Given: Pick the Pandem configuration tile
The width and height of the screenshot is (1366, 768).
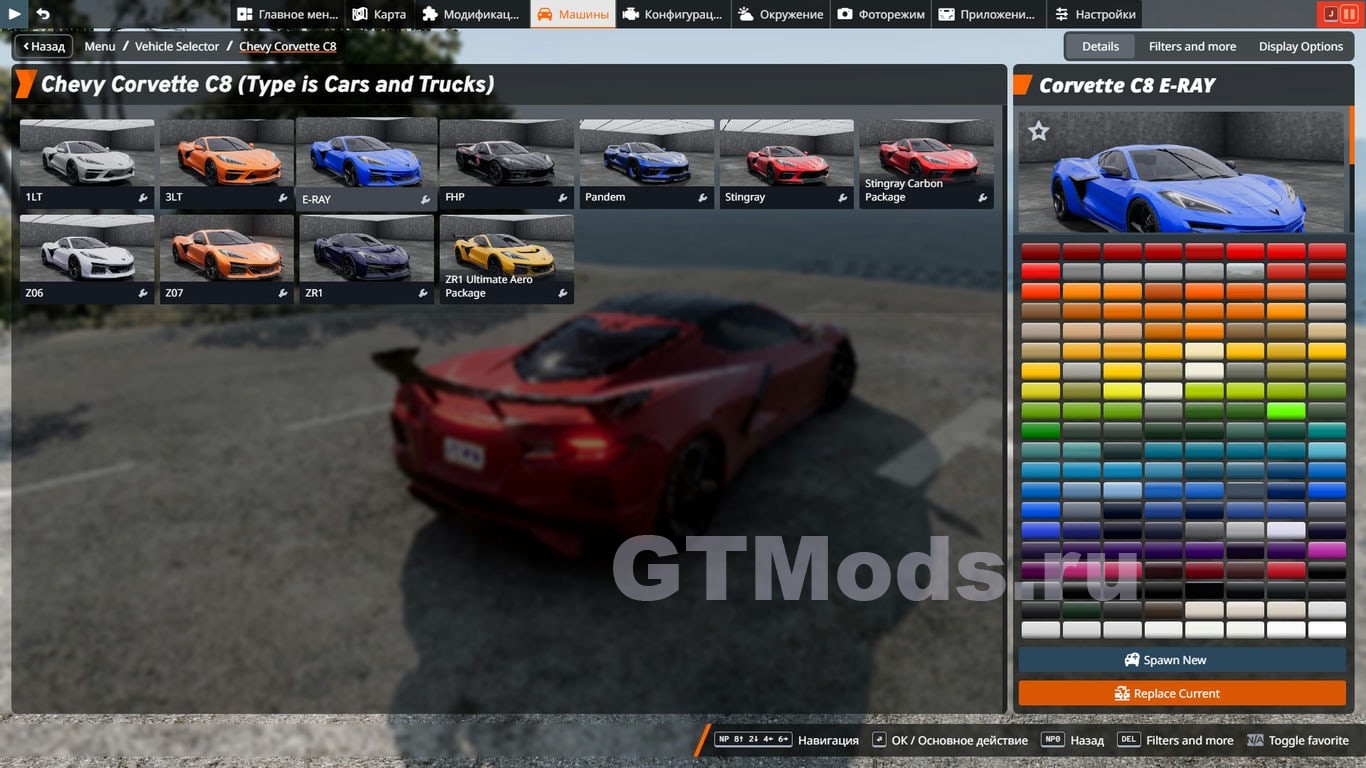Looking at the screenshot, I should click(647, 163).
